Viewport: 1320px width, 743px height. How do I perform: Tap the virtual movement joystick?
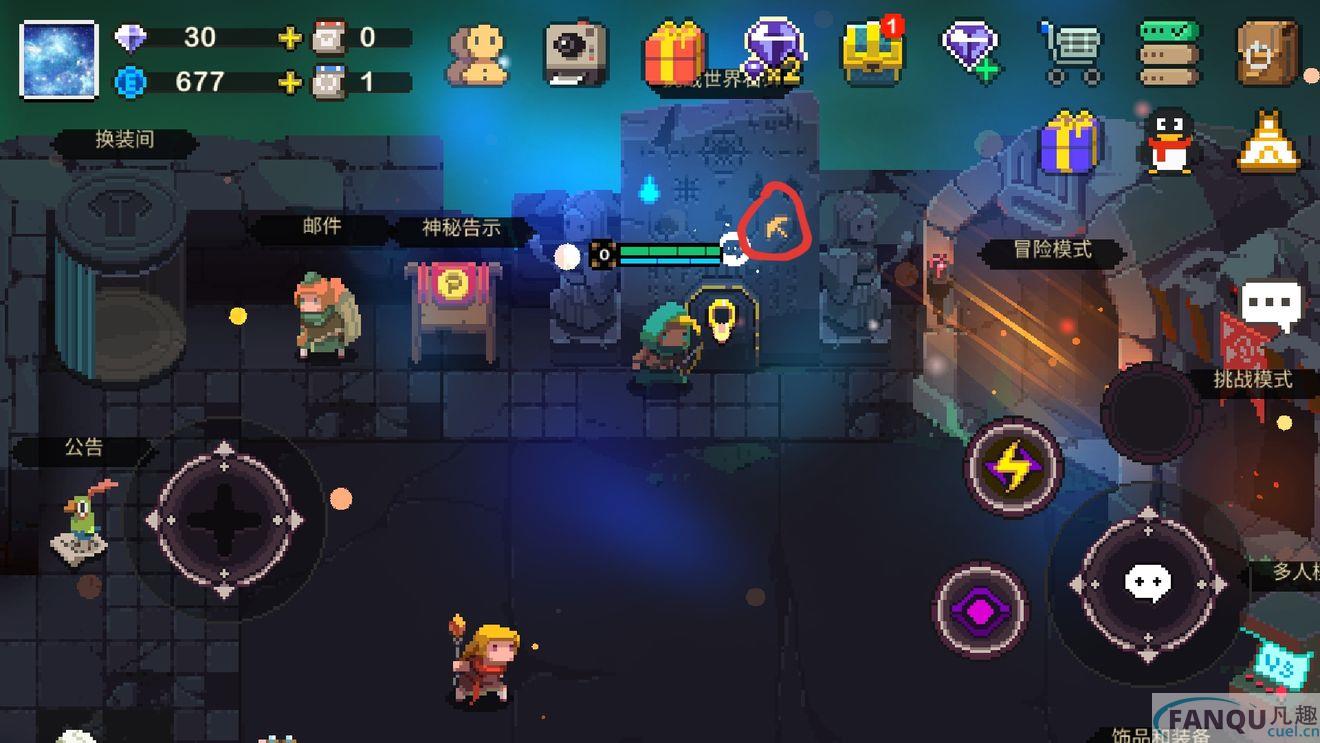click(x=224, y=519)
